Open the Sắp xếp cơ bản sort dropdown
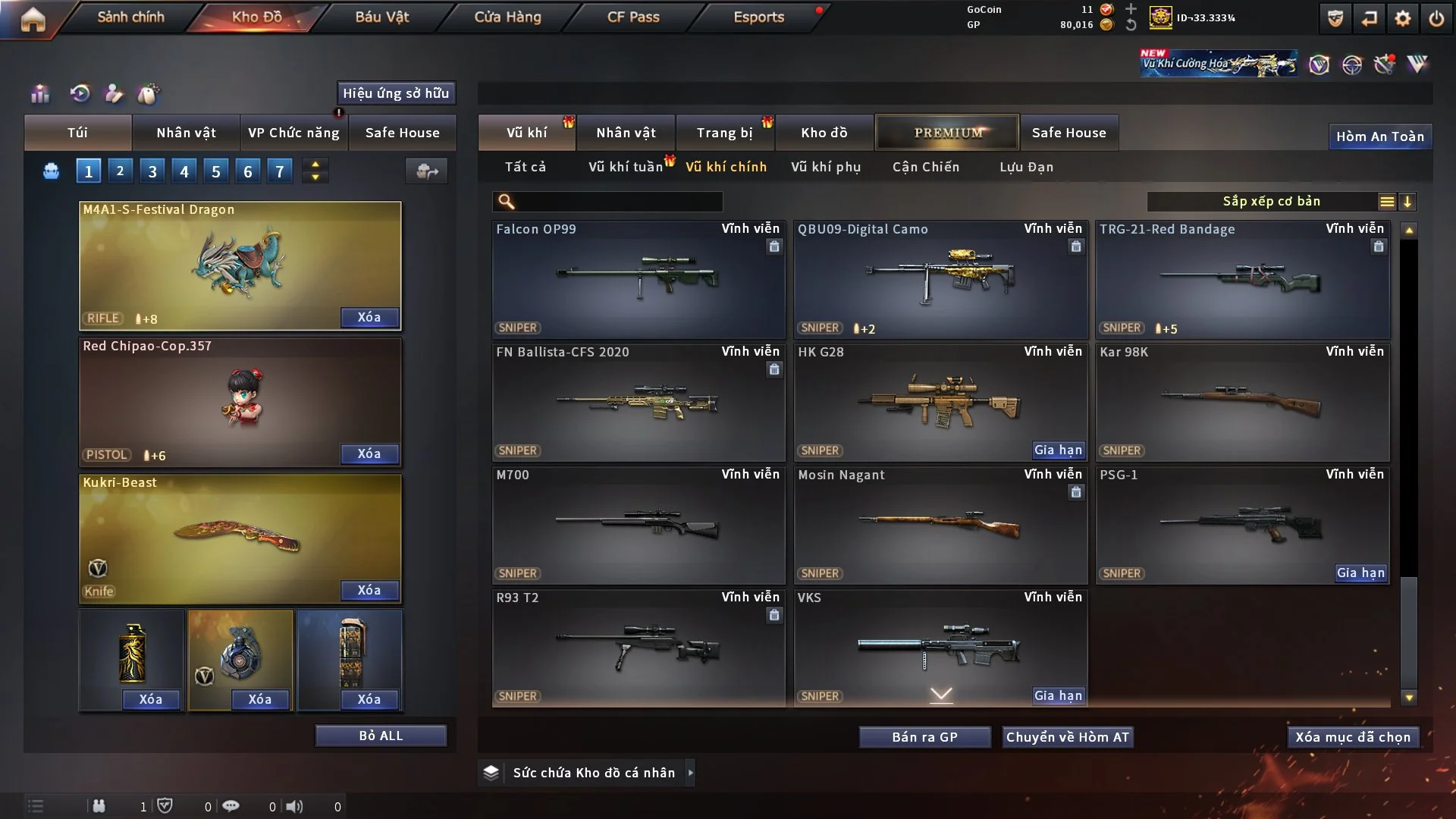Screen dimensions: 1456x819 point(1271,202)
